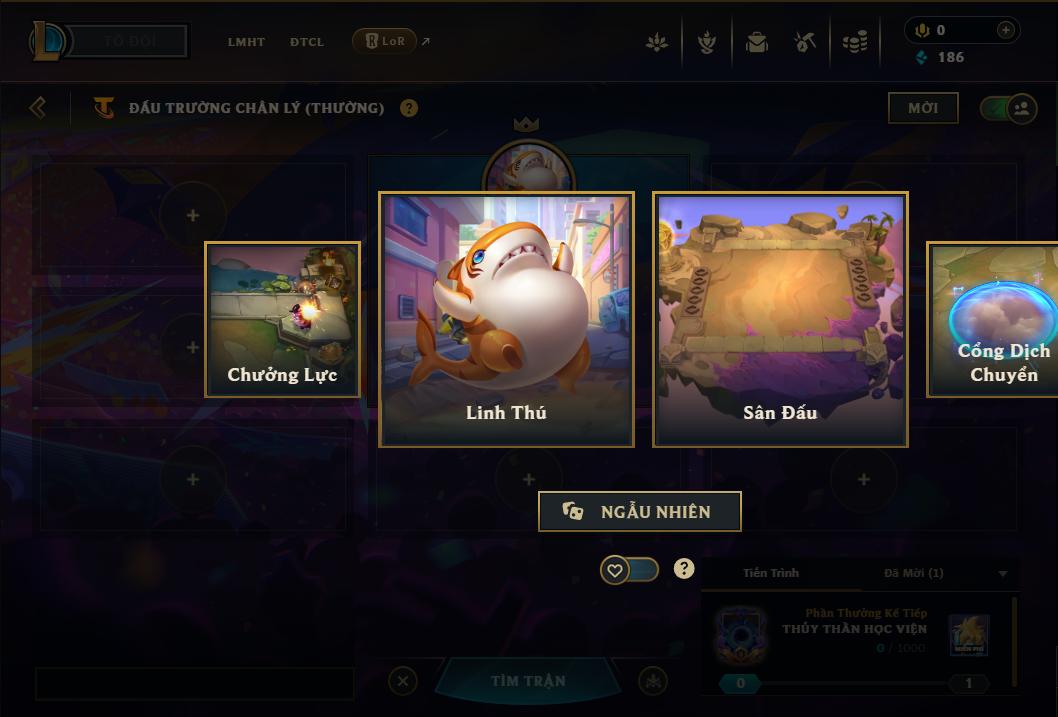Pick the Cổng Dịch Chuyển card
This screenshot has height=717, width=1058.
993,319
